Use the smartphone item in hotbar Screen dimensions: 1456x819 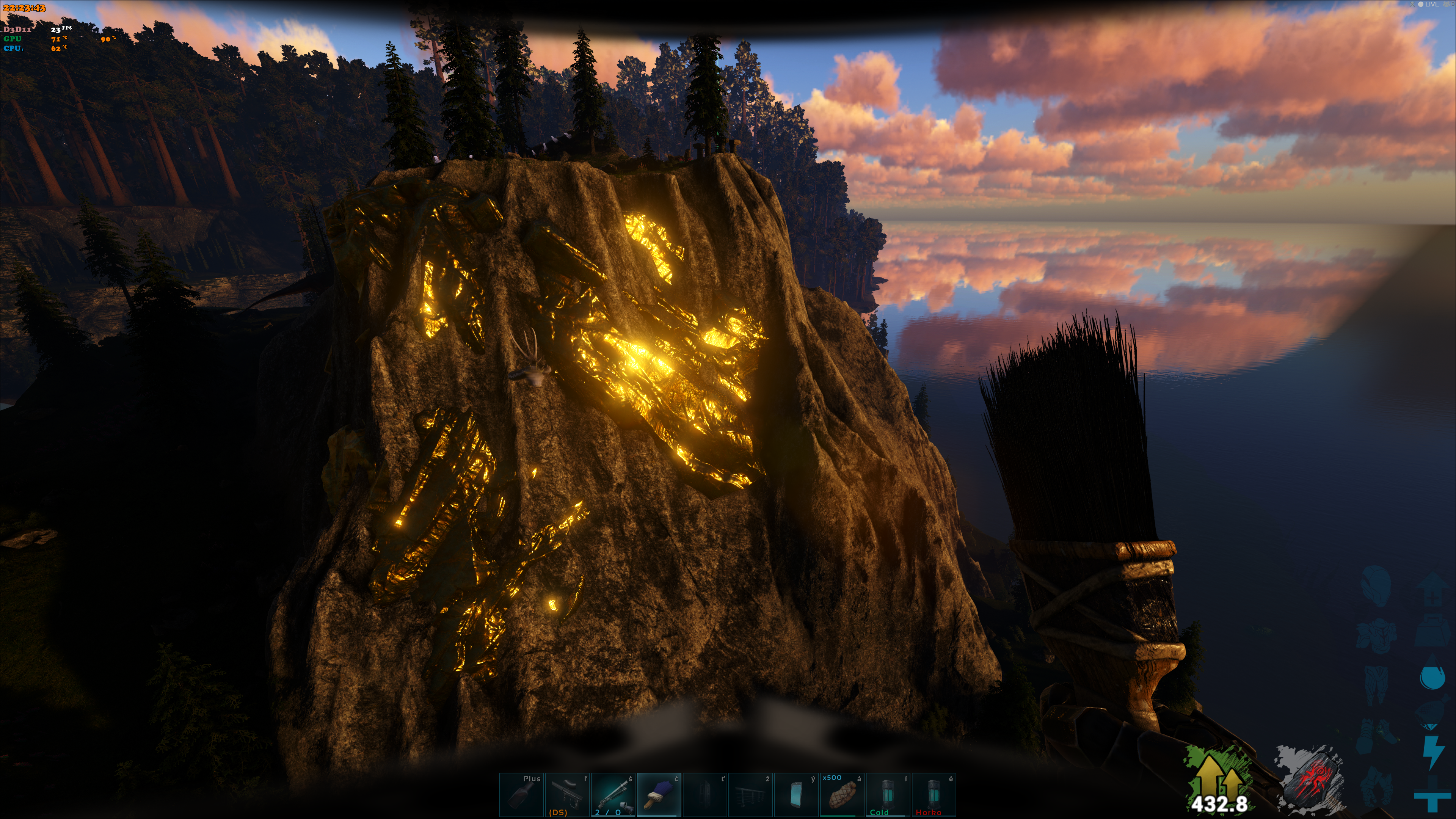pyautogui.click(x=796, y=794)
